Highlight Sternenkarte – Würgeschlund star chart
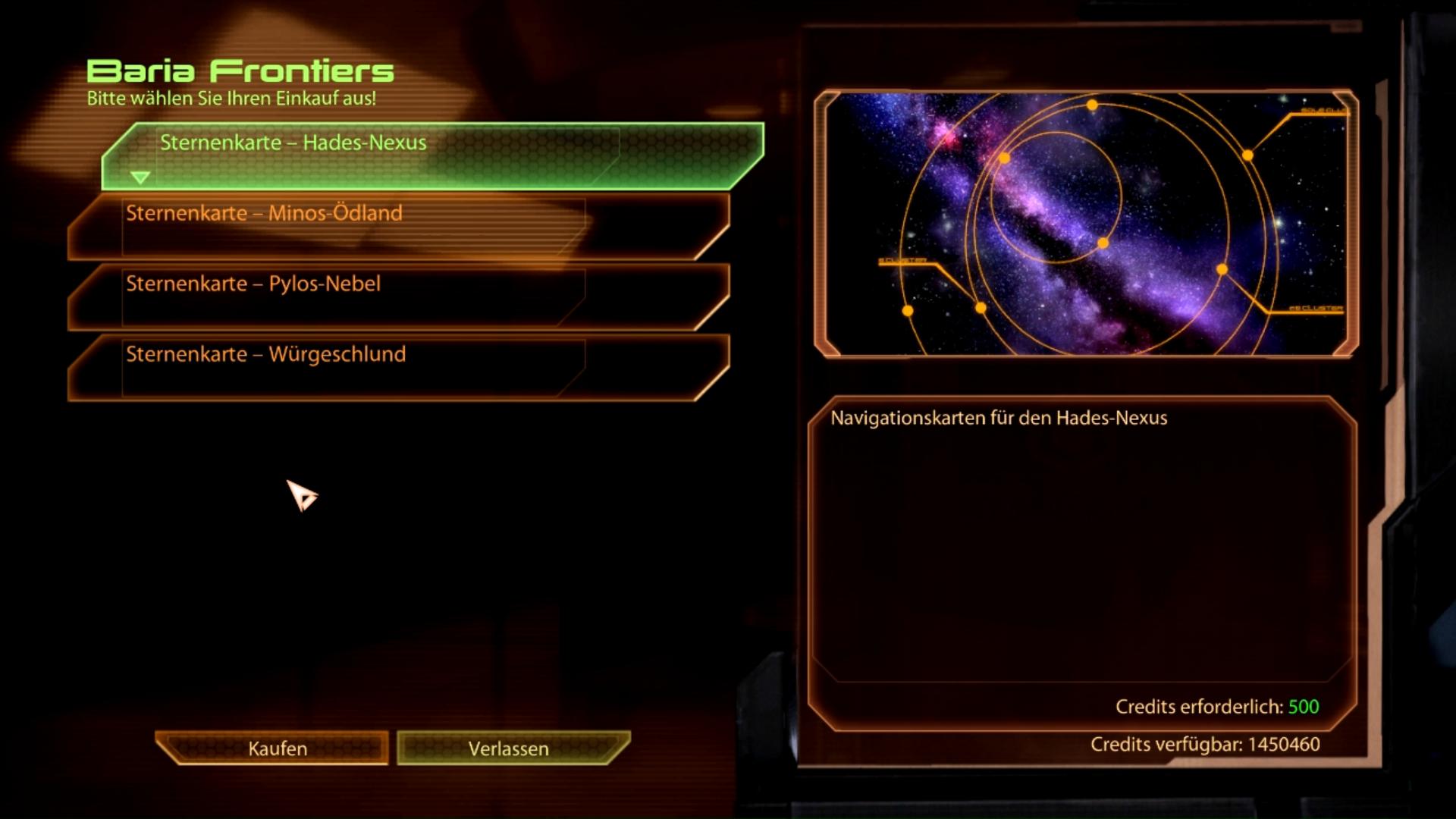The height and width of the screenshot is (819, 1456). 398,367
